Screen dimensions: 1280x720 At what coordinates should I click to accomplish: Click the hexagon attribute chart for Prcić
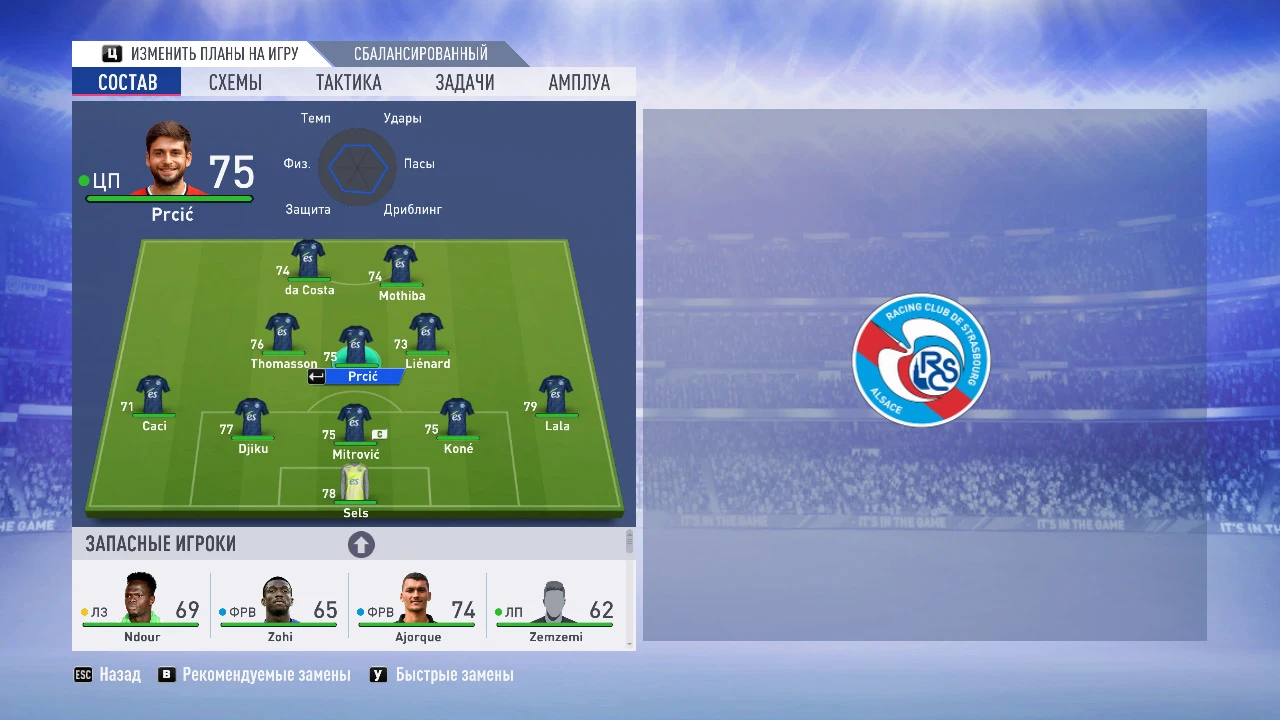(357, 168)
